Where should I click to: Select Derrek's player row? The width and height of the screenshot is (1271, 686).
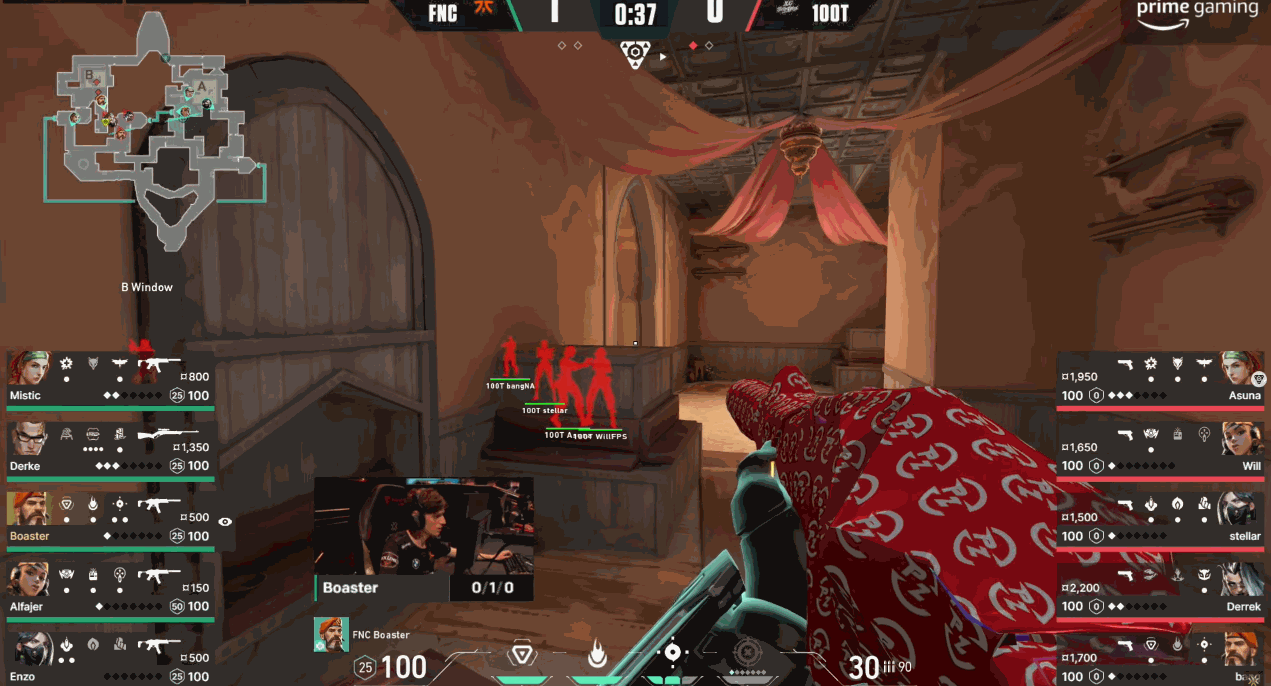point(1160,590)
